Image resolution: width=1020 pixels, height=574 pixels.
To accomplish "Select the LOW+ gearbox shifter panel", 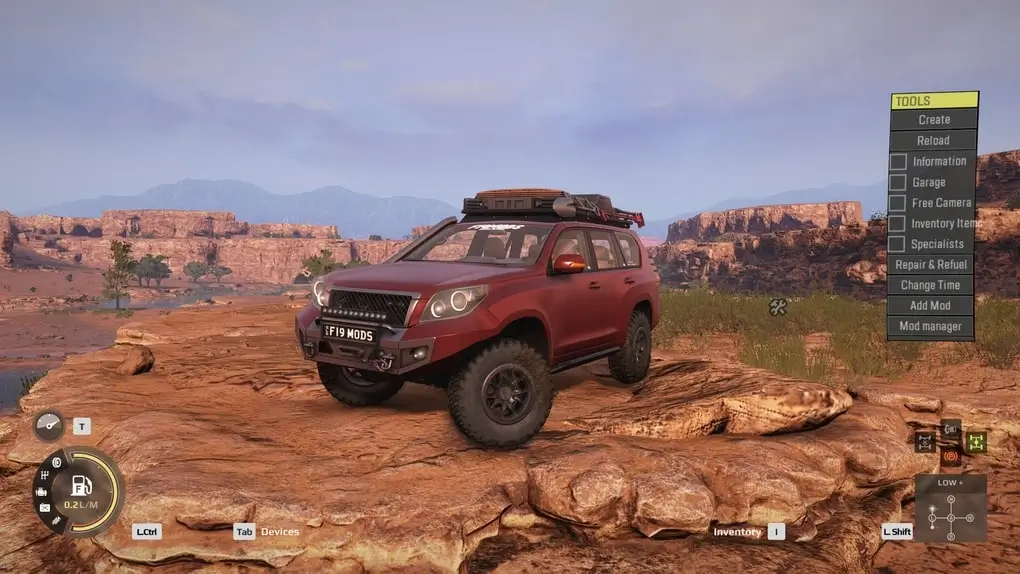I will click(x=950, y=508).
